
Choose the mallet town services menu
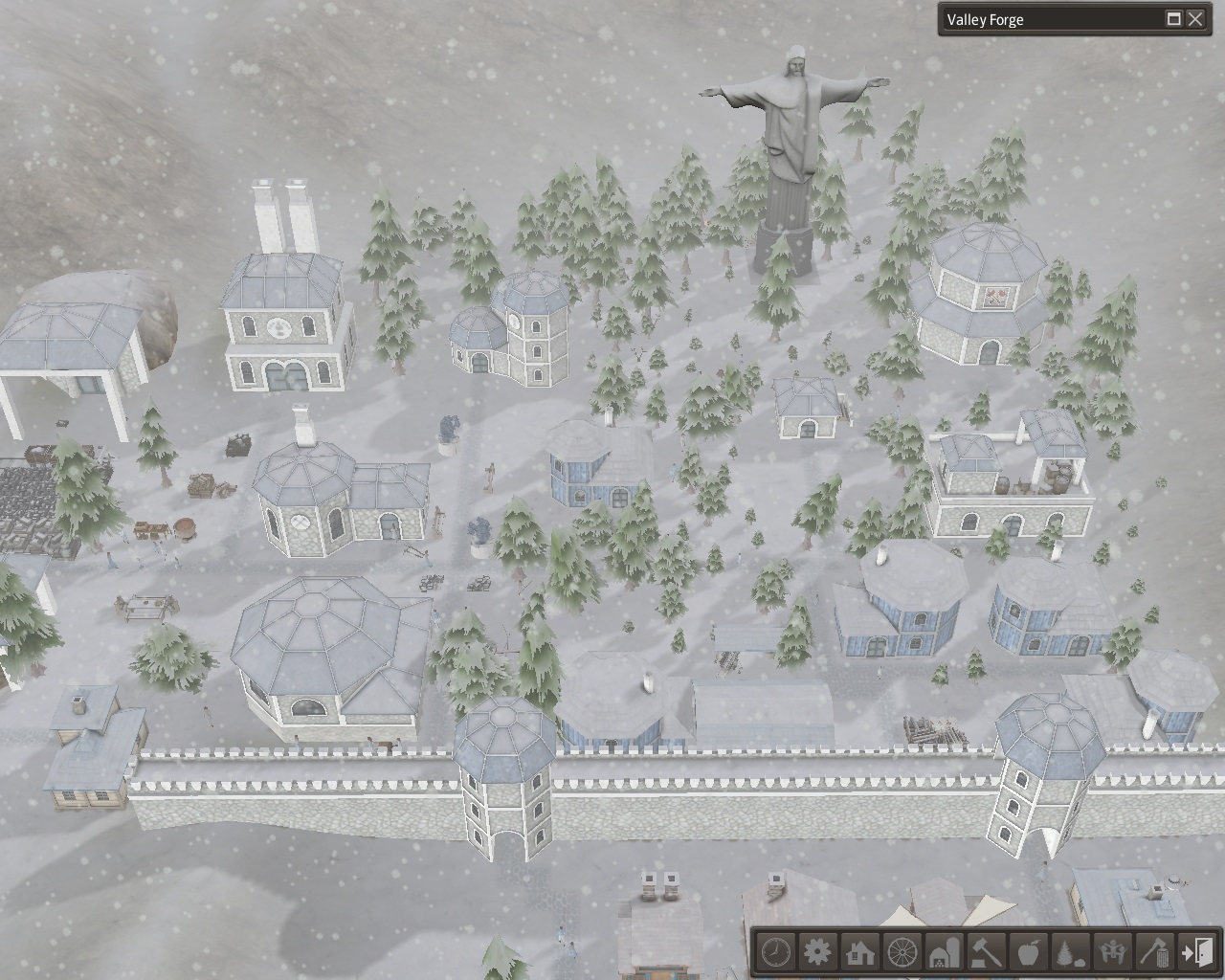987,952
